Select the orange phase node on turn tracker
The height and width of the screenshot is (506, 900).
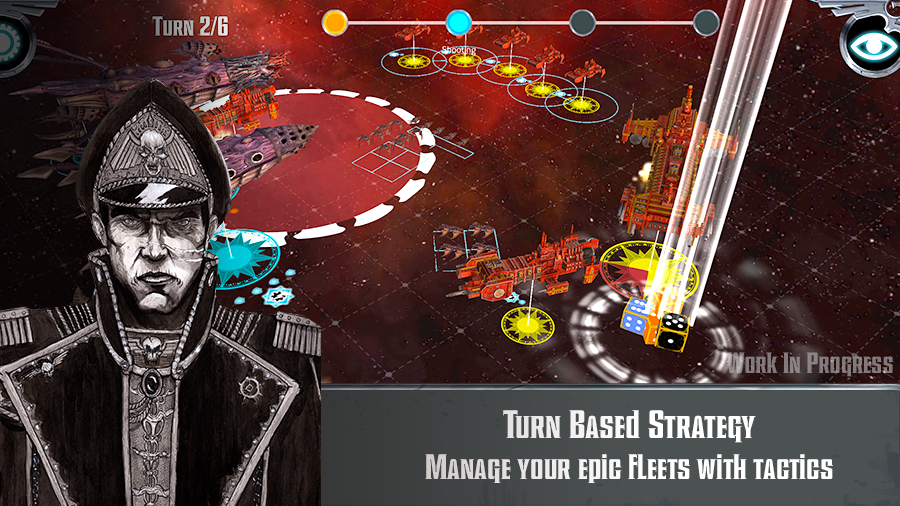[336, 21]
